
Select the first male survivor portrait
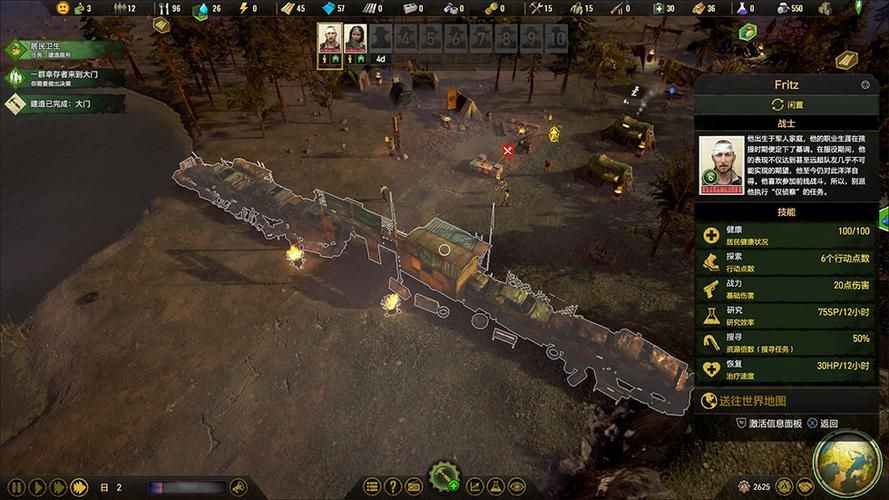[329, 38]
